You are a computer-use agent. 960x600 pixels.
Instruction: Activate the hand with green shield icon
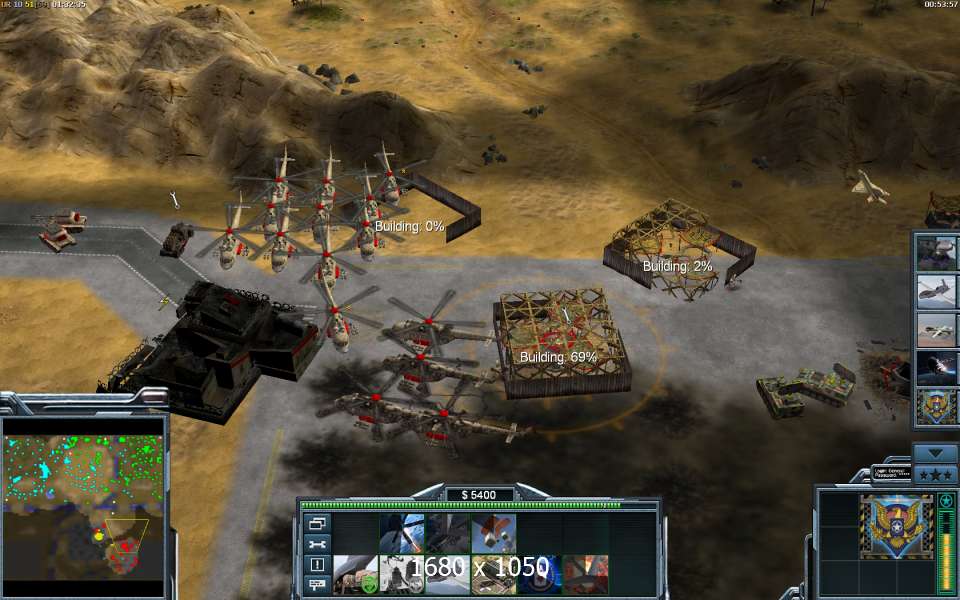pos(355,574)
